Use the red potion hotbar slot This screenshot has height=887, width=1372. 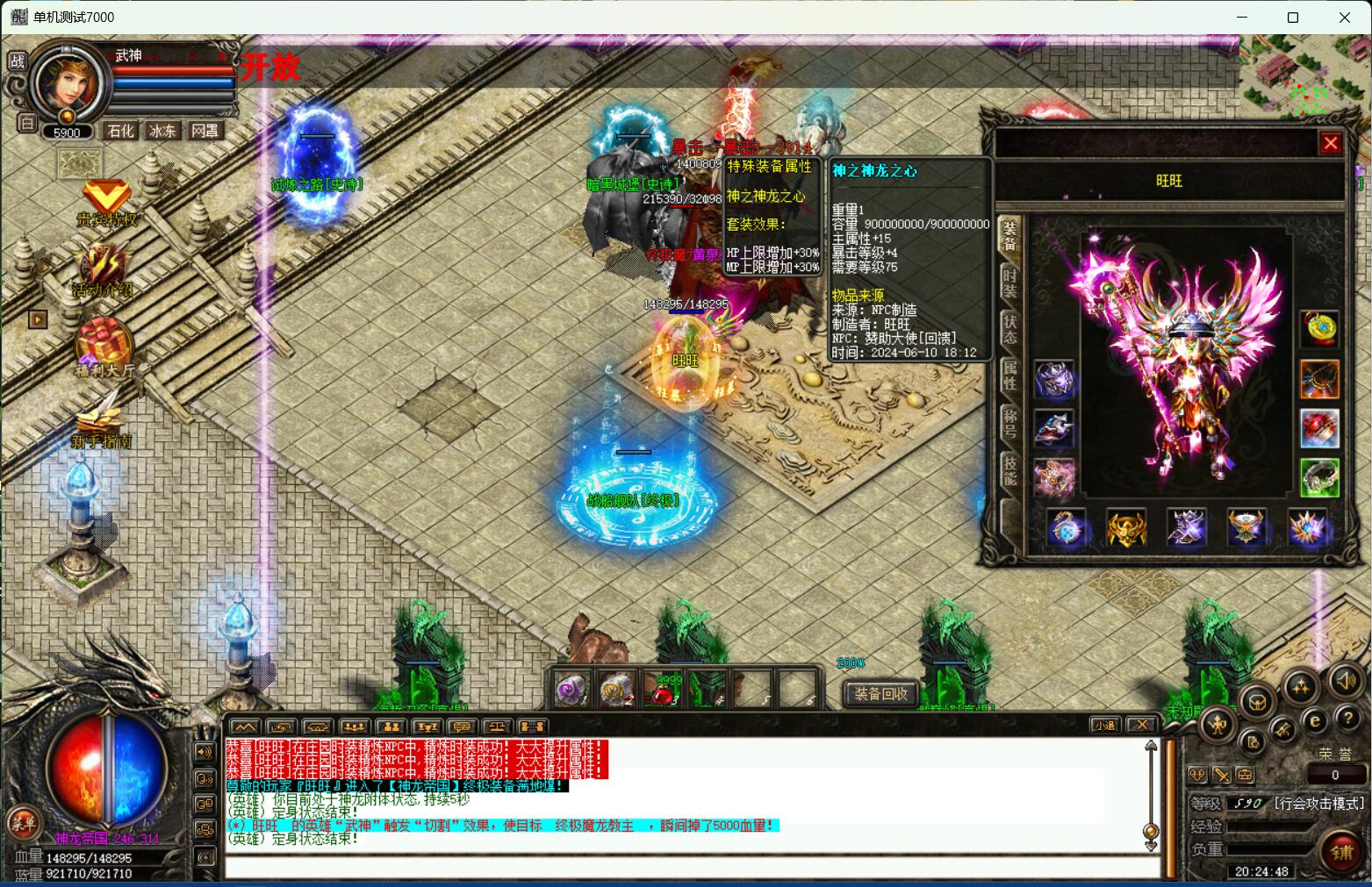tap(663, 690)
